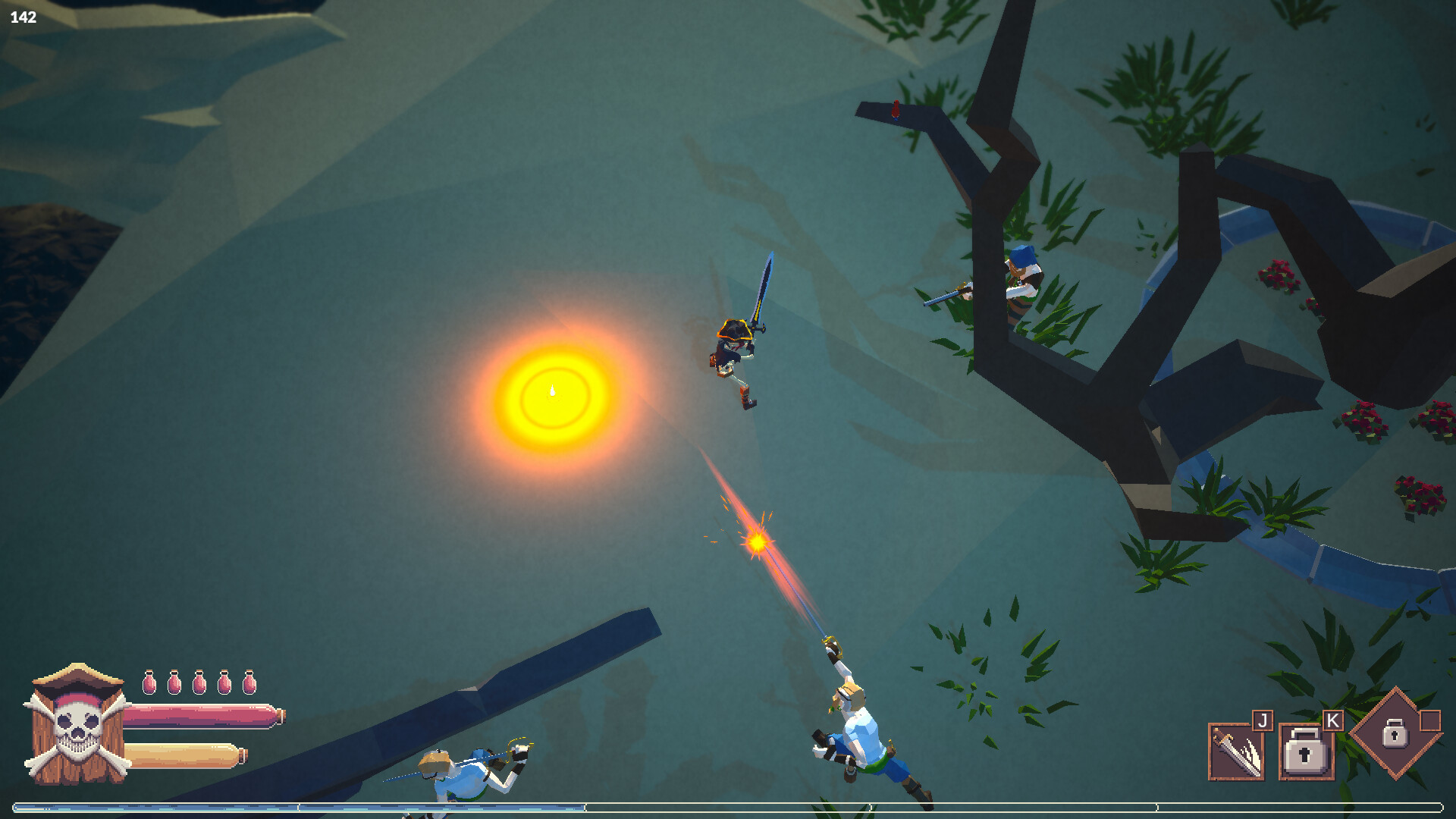1456x819 pixels.
Task: Click the J keybind label on the sword skill
Action: pos(1263,719)
